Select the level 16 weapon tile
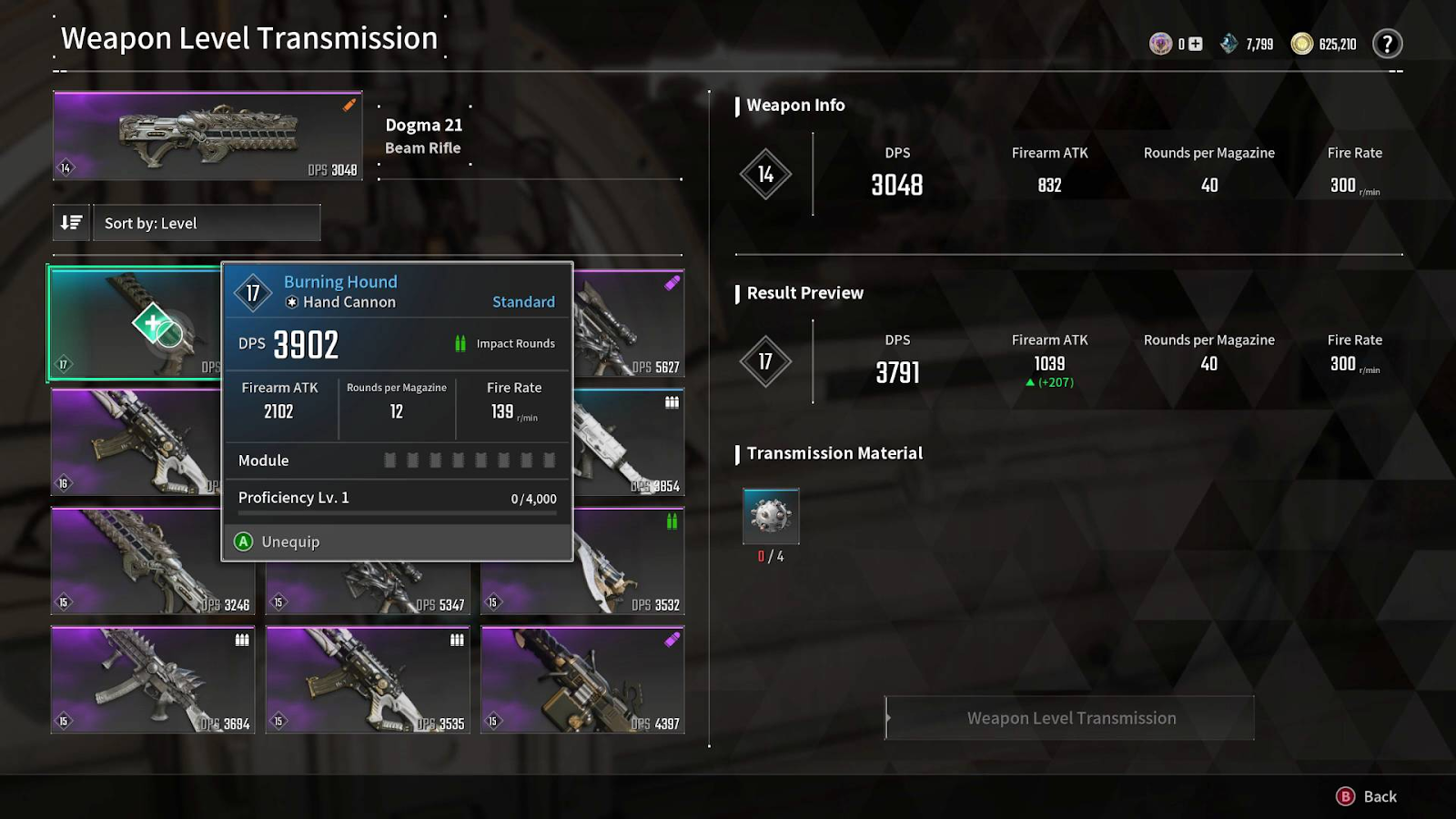This screenshot has height=819, width=1456. (135, 443)
